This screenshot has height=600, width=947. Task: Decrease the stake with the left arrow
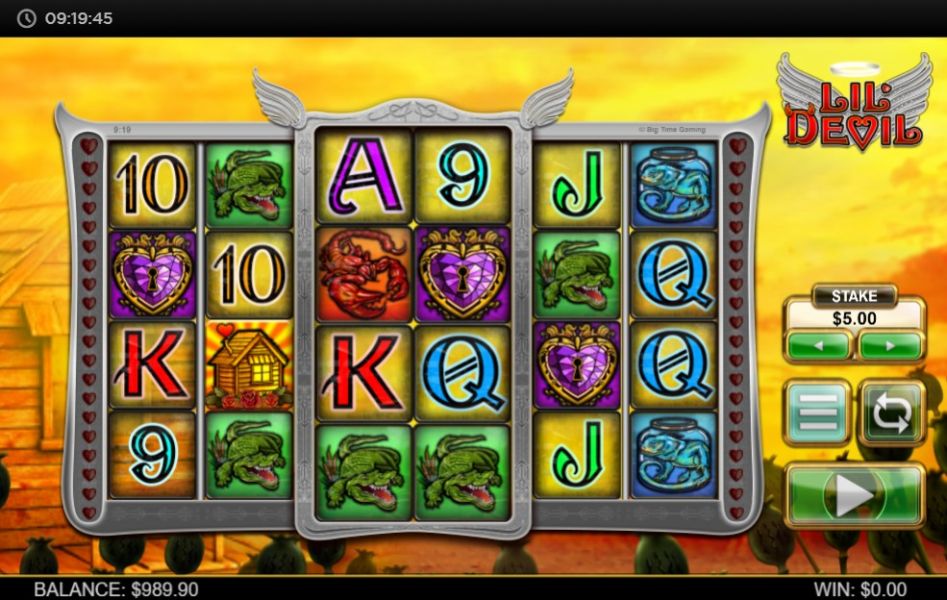[818, 346]
